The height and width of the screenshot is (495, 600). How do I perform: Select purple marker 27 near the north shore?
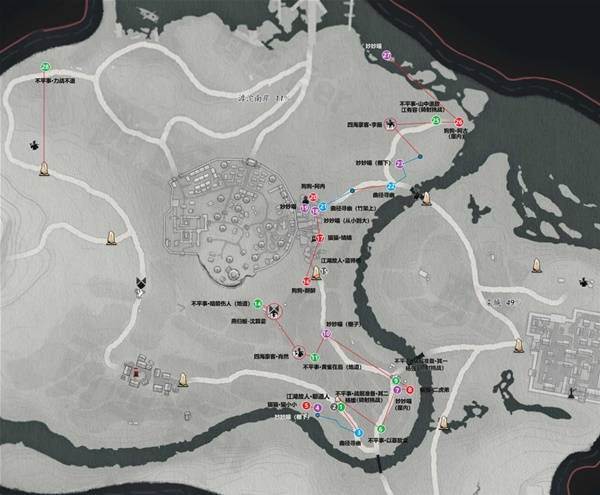[x=388, y=56]
